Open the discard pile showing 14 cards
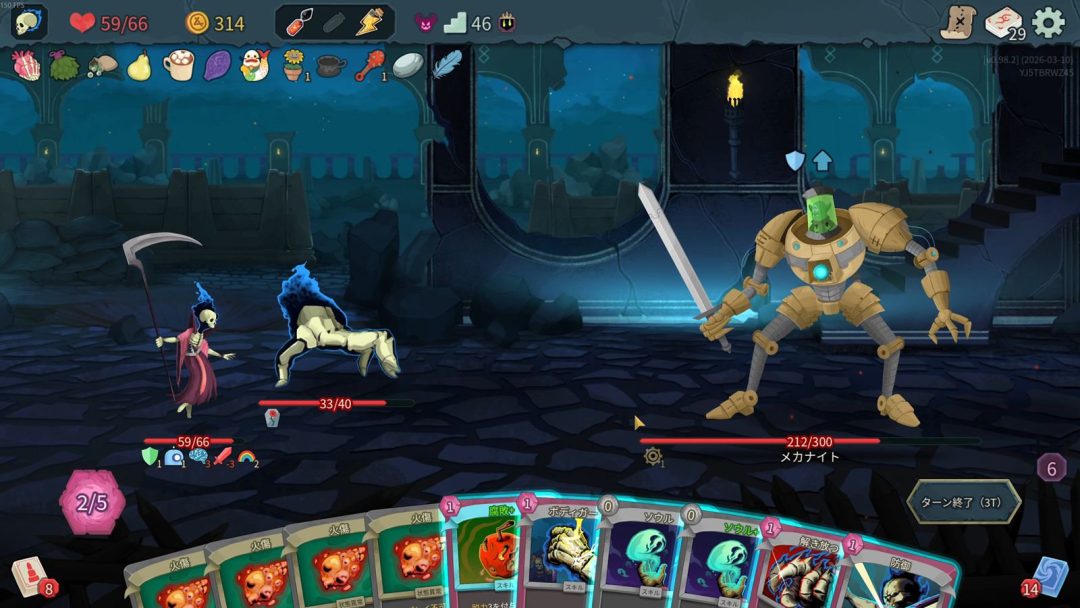Image resolution: width=1080 pixels, height=608 pixels. click(x=1050, y=577)
